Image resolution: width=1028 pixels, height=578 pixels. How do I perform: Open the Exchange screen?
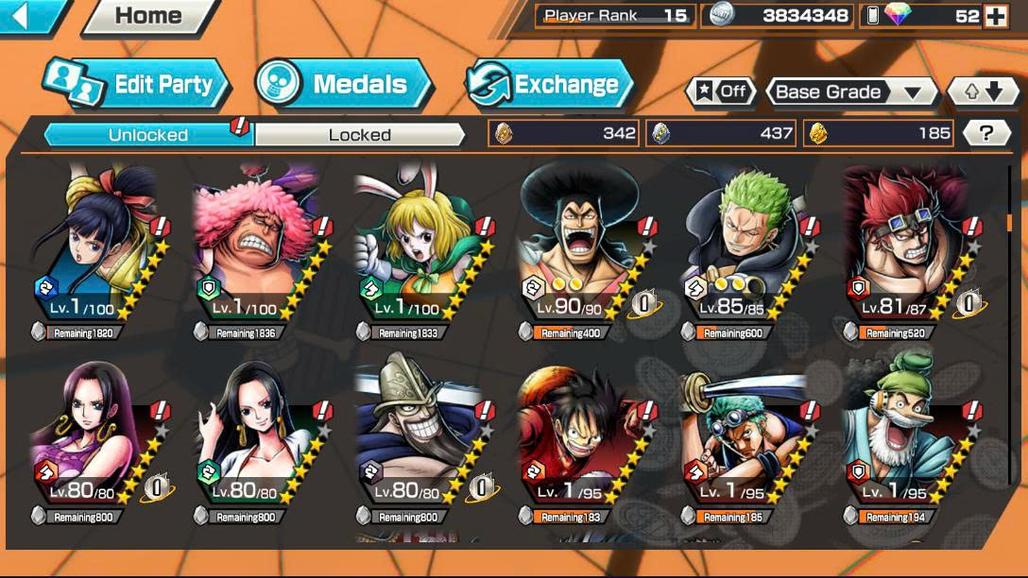549,84
